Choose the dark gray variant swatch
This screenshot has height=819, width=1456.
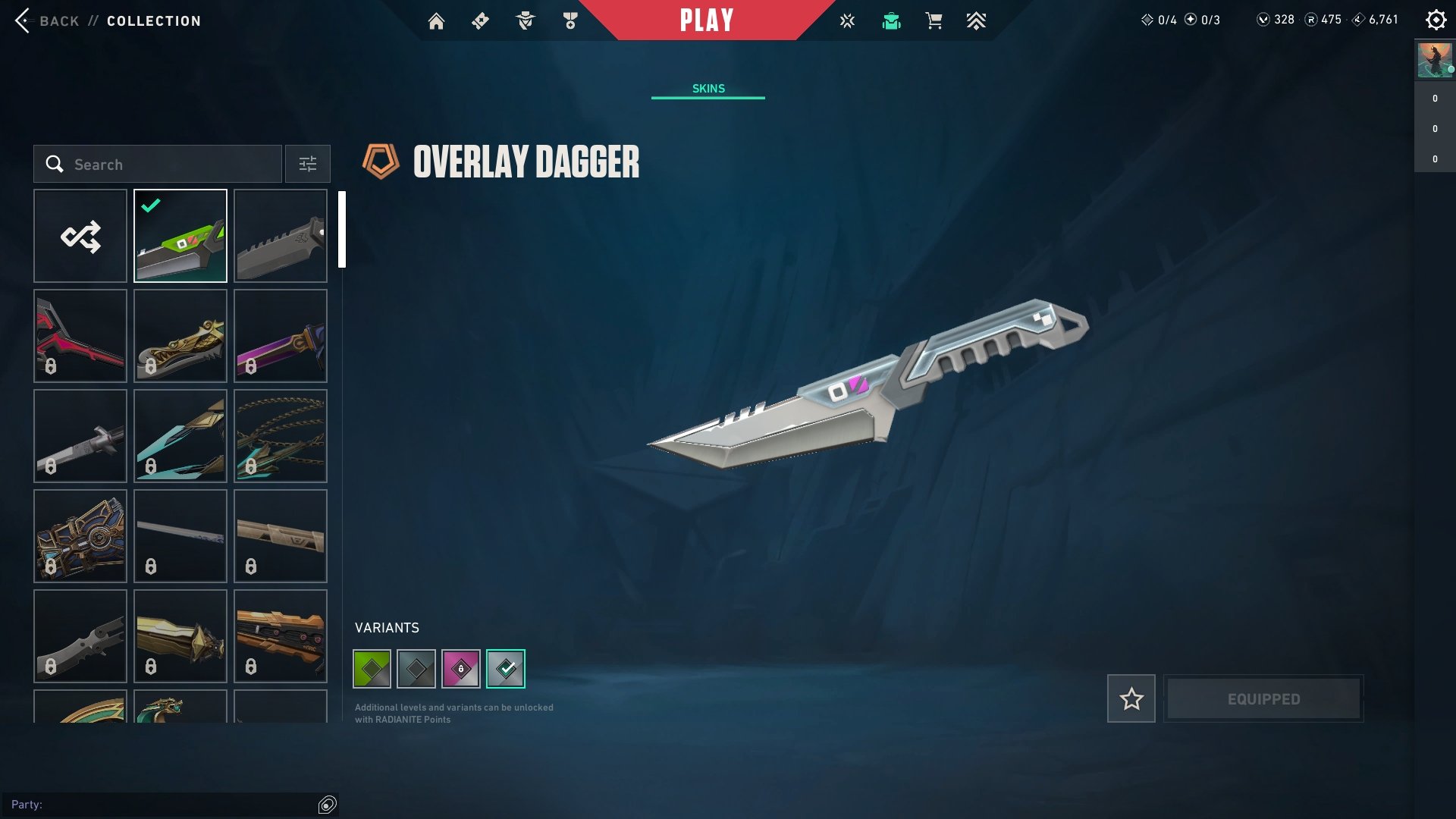click(416, 669)
